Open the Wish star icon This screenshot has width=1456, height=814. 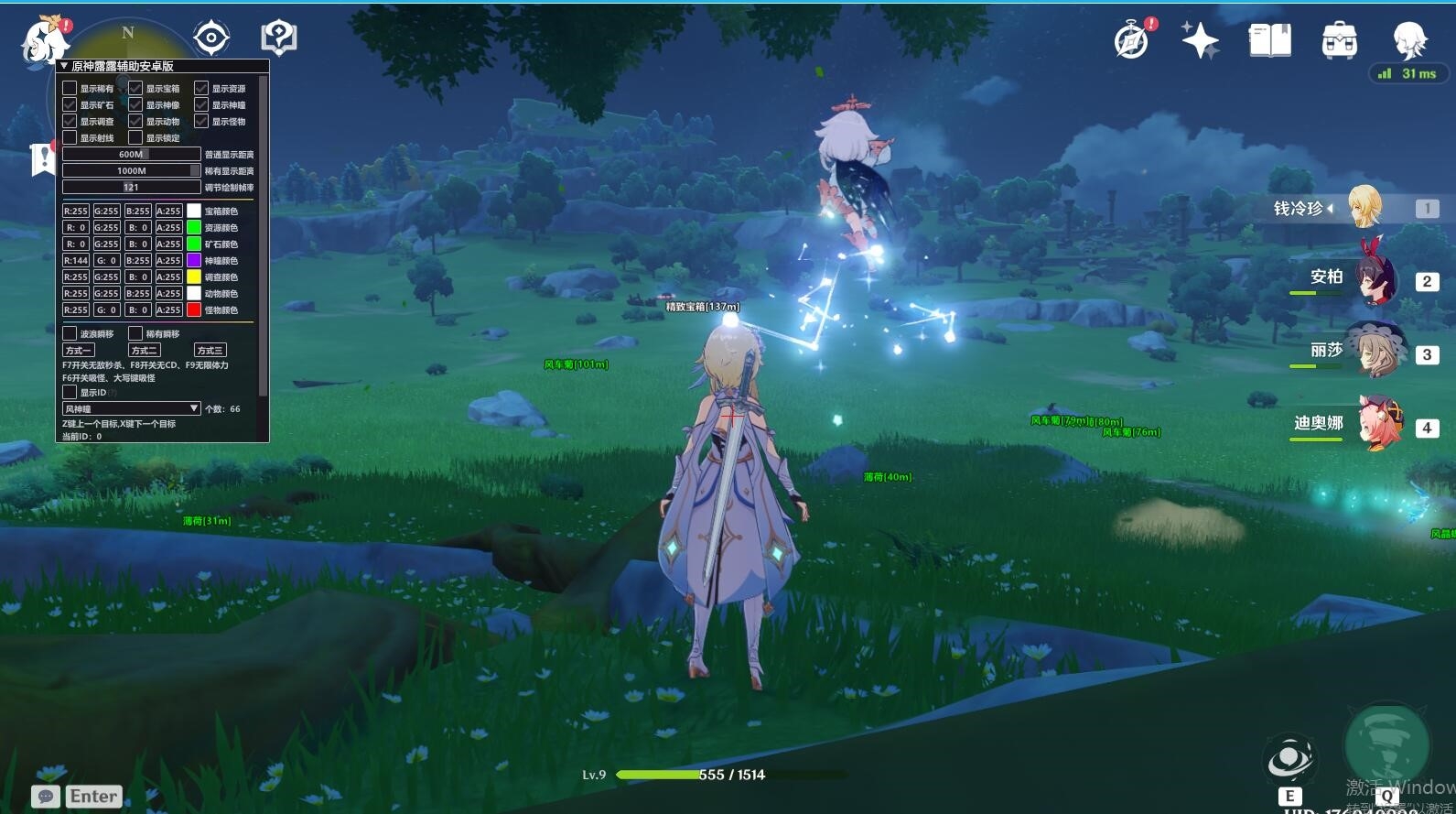coord(1200,40)
